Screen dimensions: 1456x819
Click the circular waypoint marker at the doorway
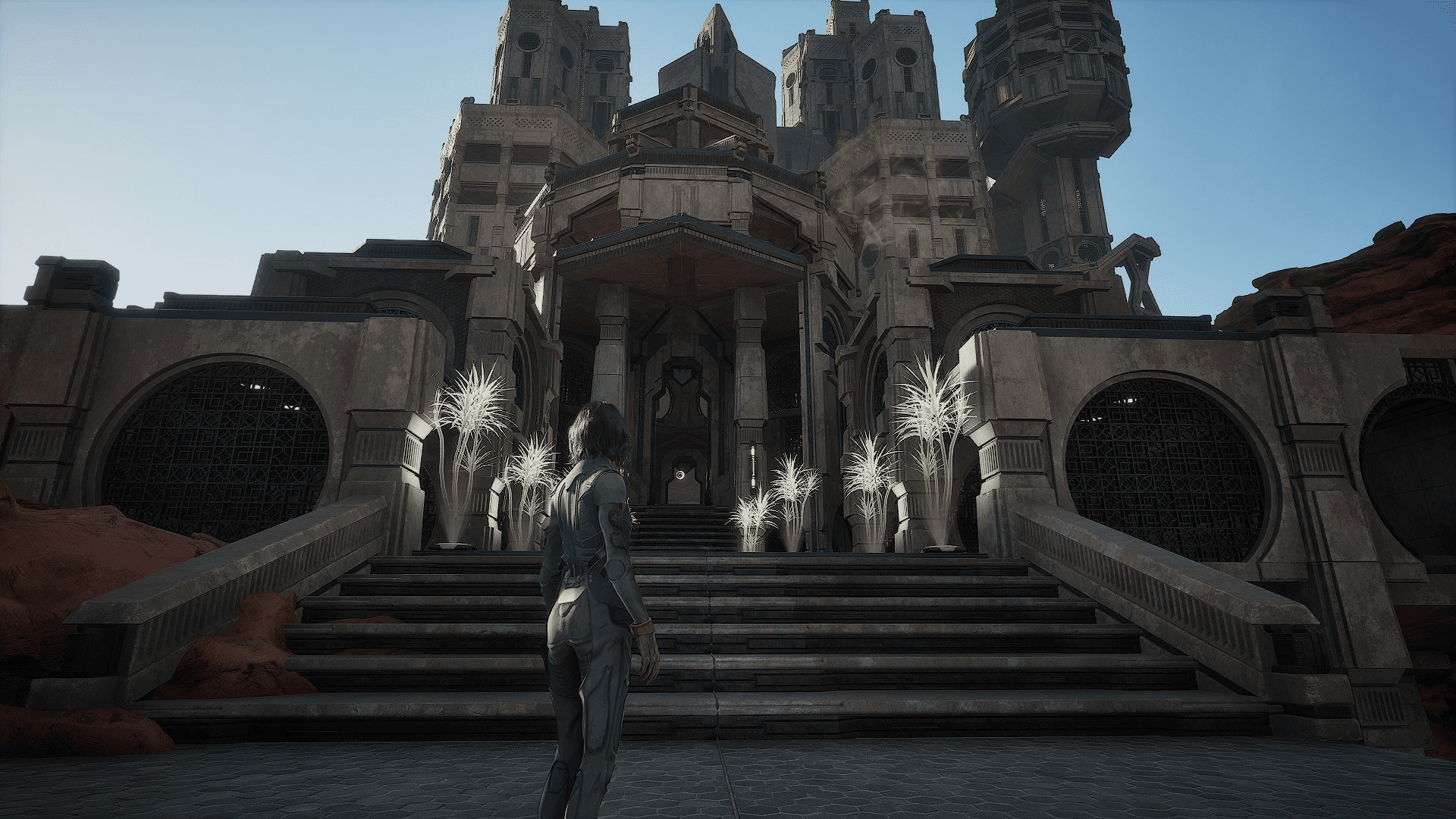tap(682, 475)
